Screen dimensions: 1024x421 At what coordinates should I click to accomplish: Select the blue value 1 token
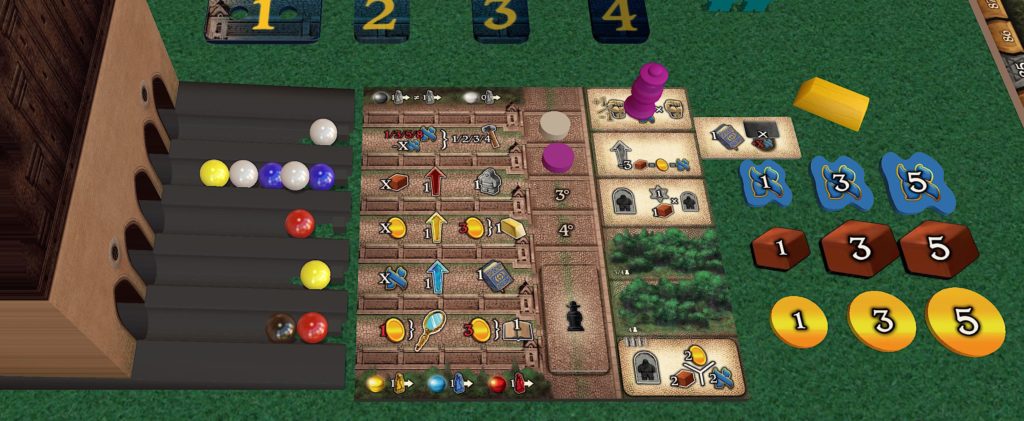tap(765, 183)
